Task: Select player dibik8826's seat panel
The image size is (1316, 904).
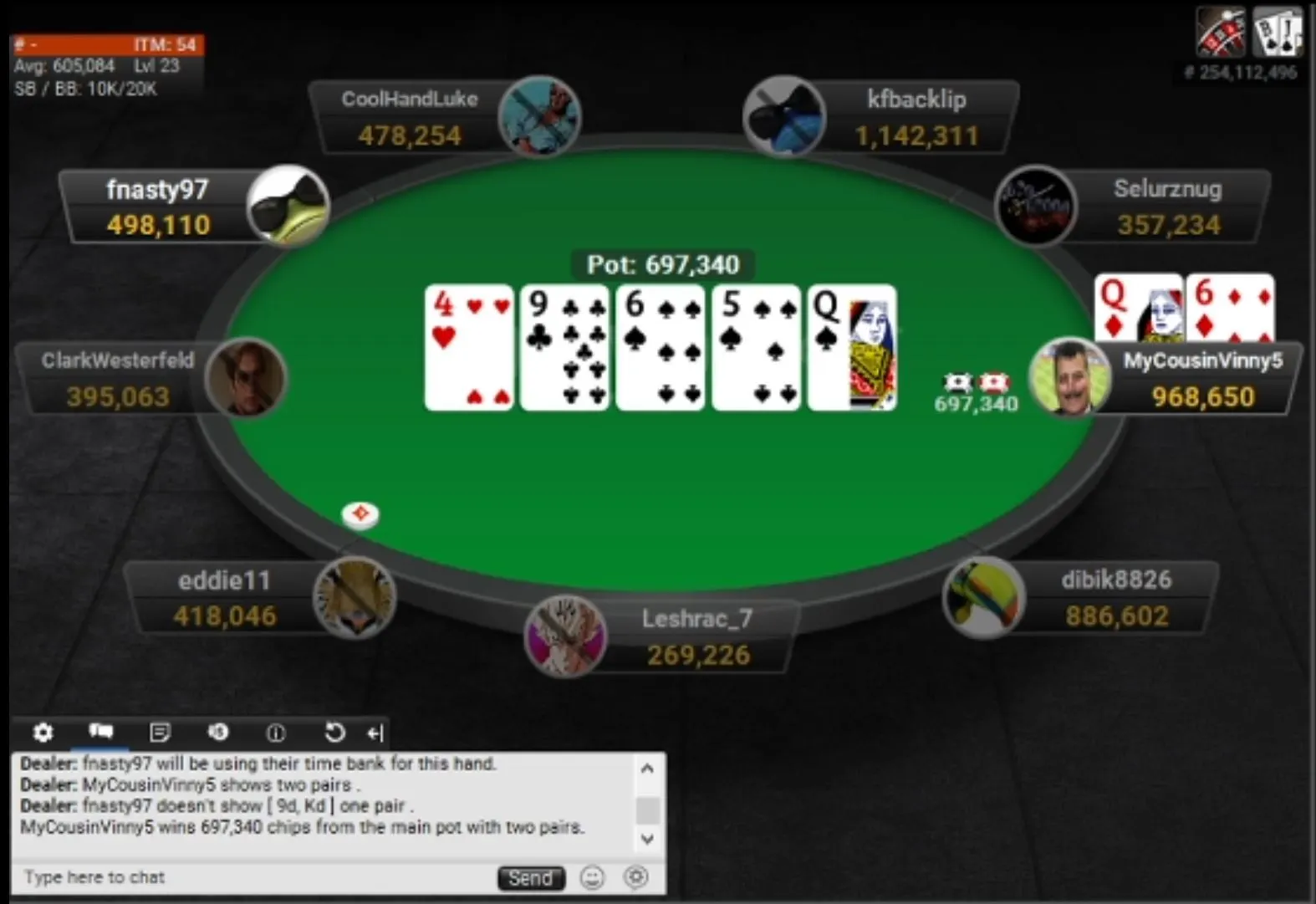Action: click(1116, 599)
